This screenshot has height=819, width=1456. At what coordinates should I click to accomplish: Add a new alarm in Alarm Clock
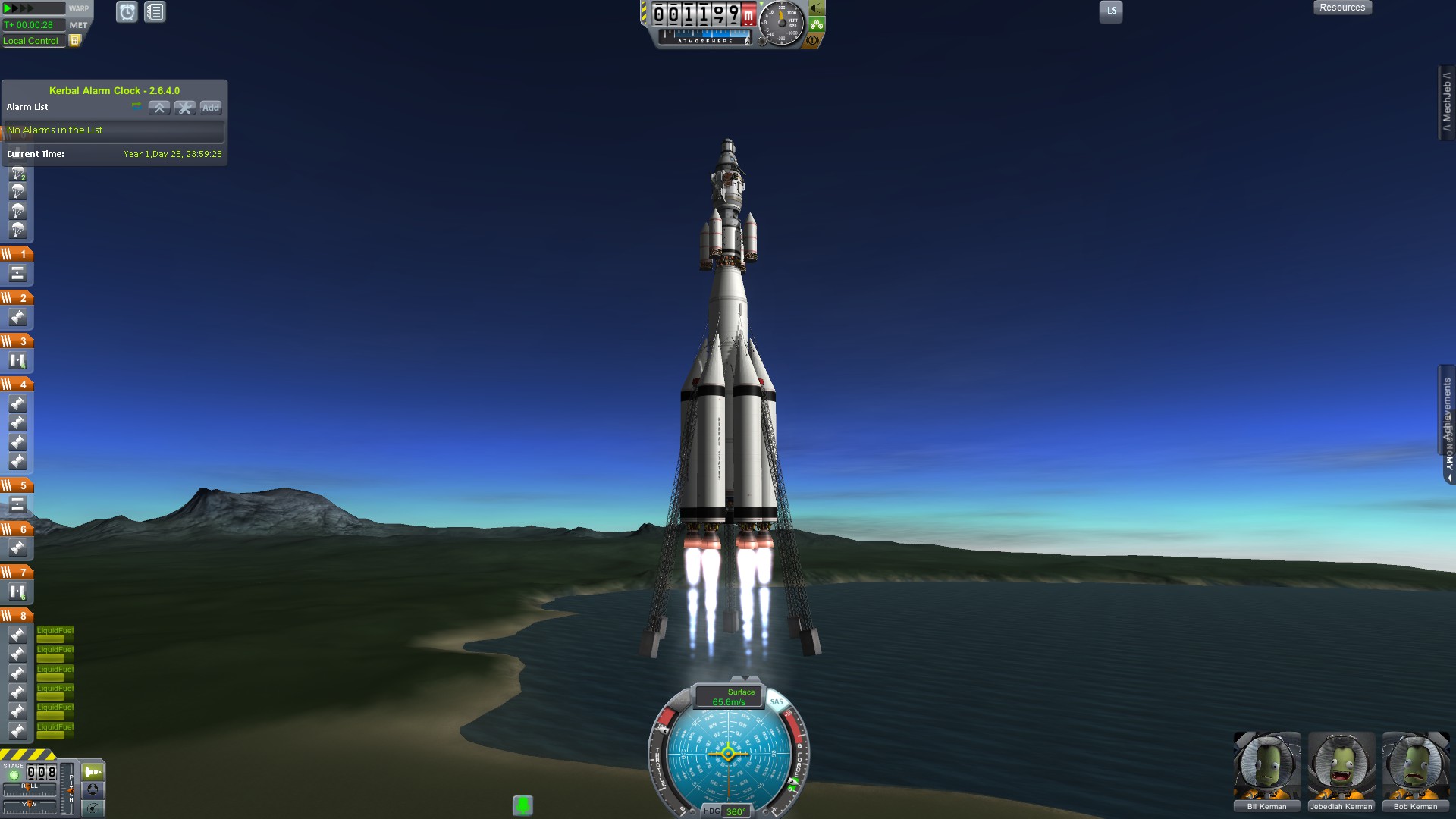211,108
